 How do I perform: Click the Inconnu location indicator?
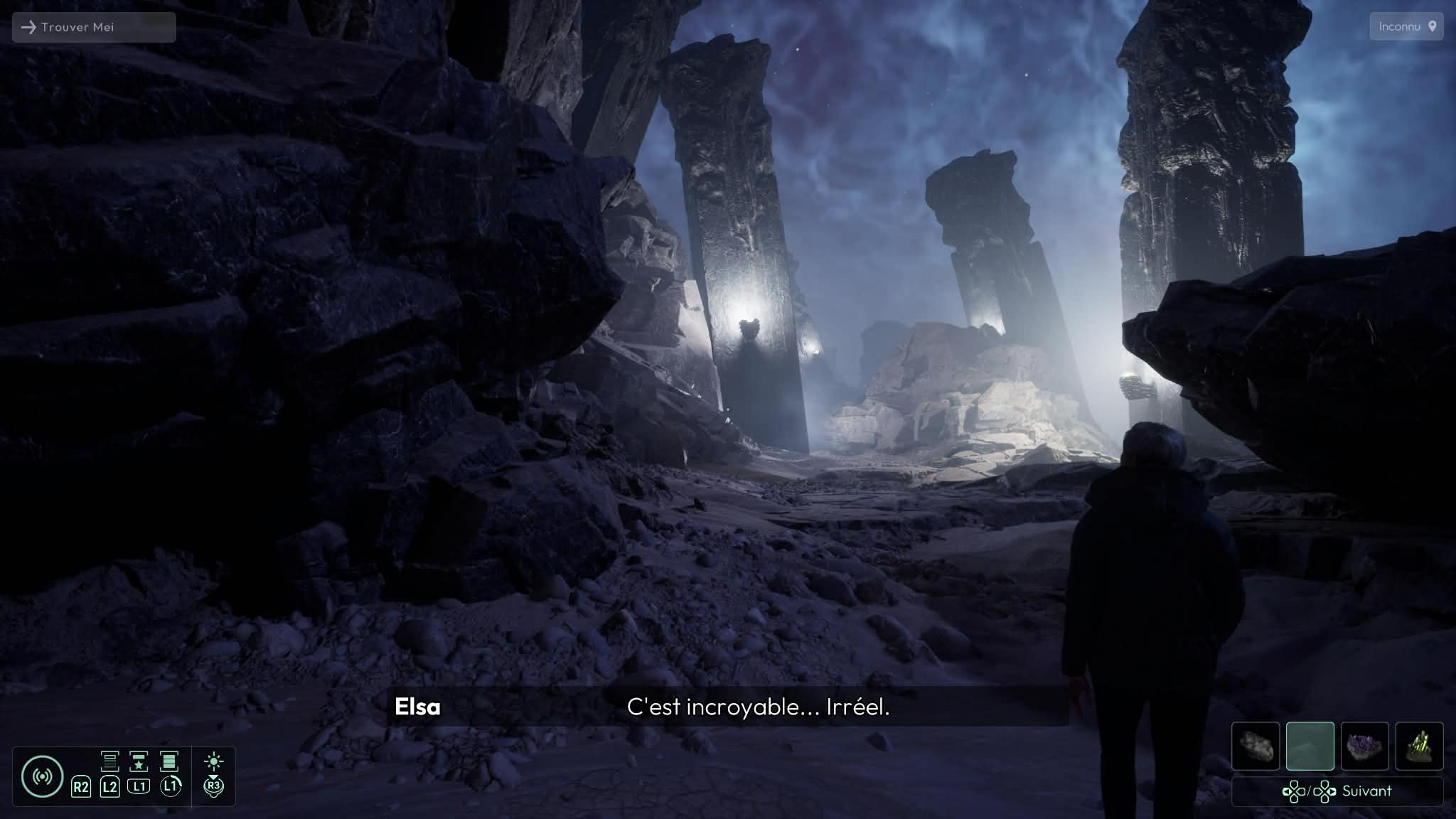coord(1406,26)
